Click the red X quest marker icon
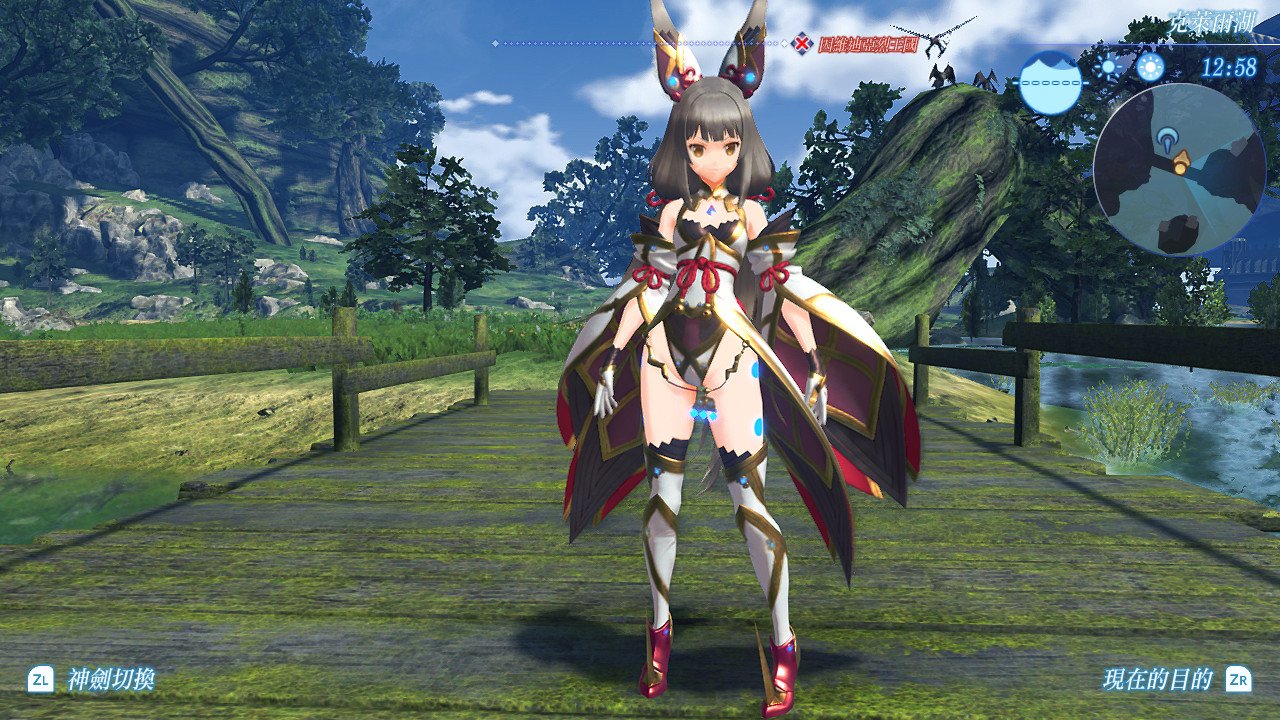1280x720 pixels. [x=800, y=42]
